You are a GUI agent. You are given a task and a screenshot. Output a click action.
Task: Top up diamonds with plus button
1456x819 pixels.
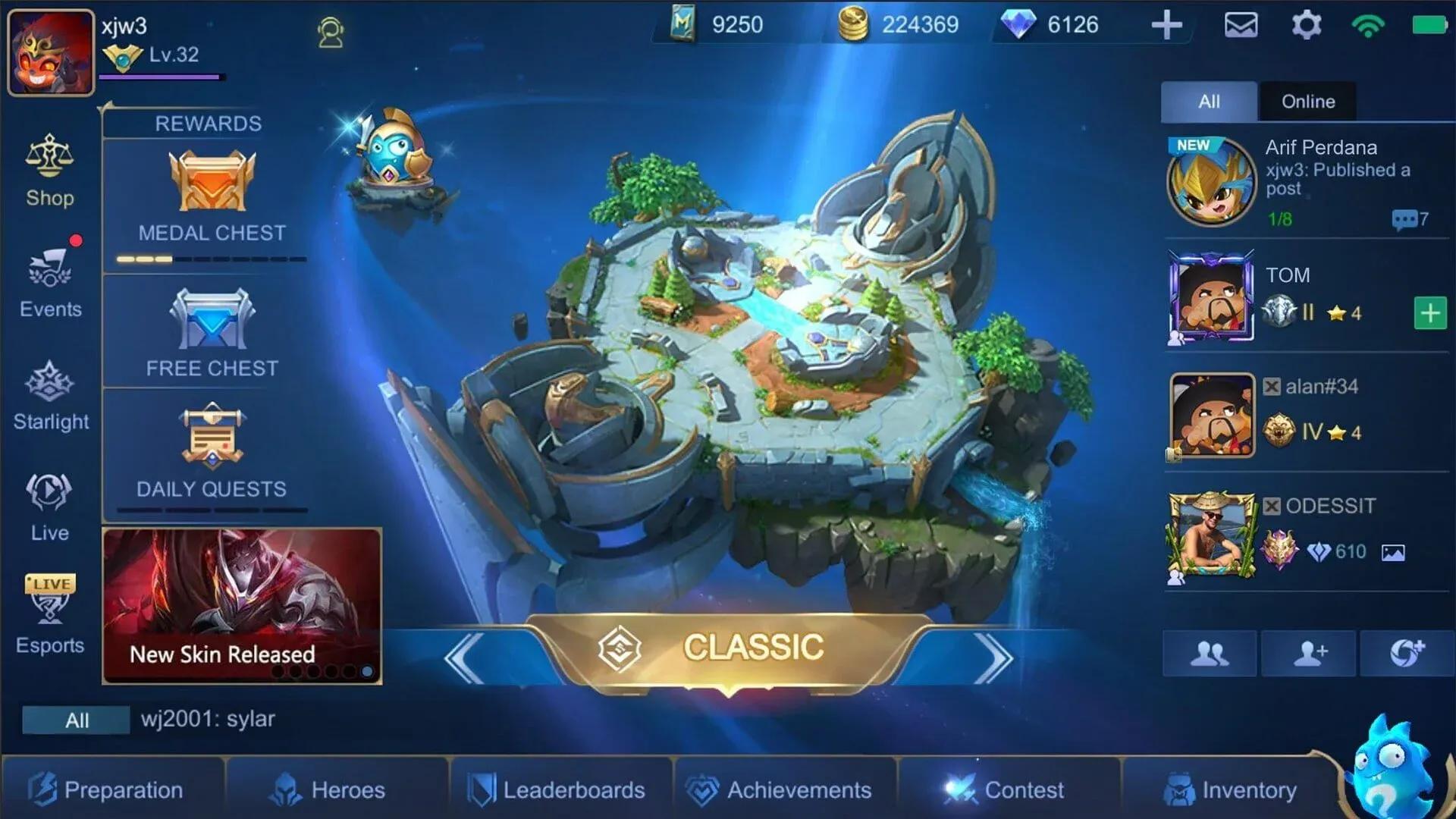point(1167,25)
